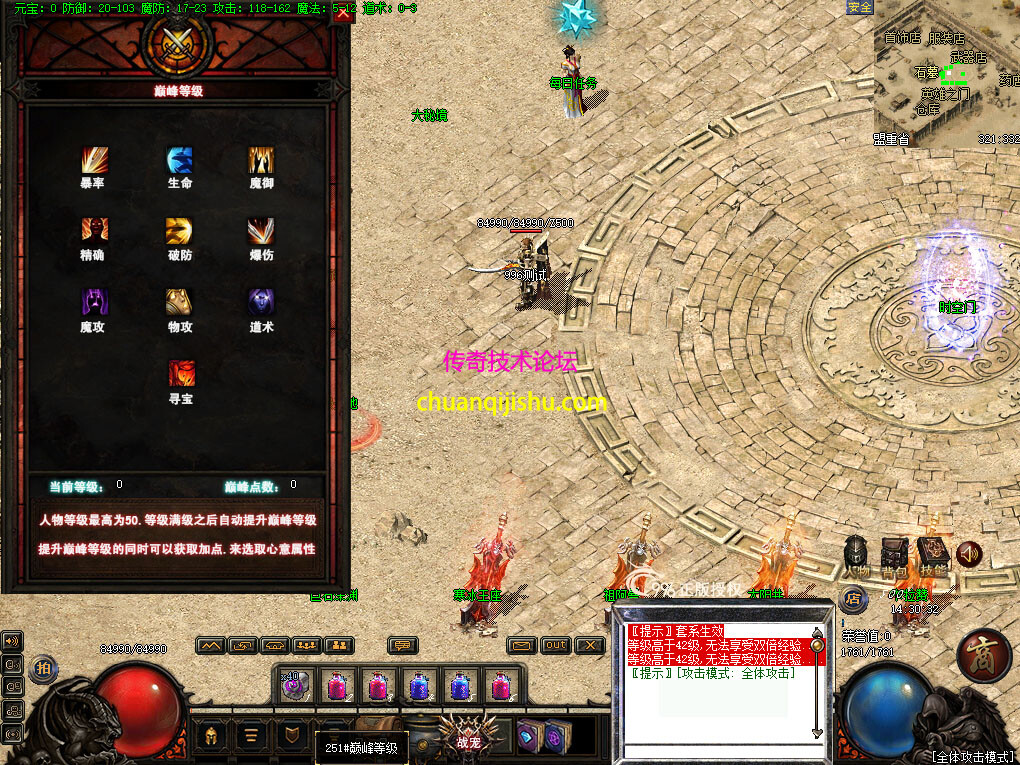The image size is (1020, 765).
Task: Choose the 爆伤 crit damage attribute
Action: pos(262,231)
